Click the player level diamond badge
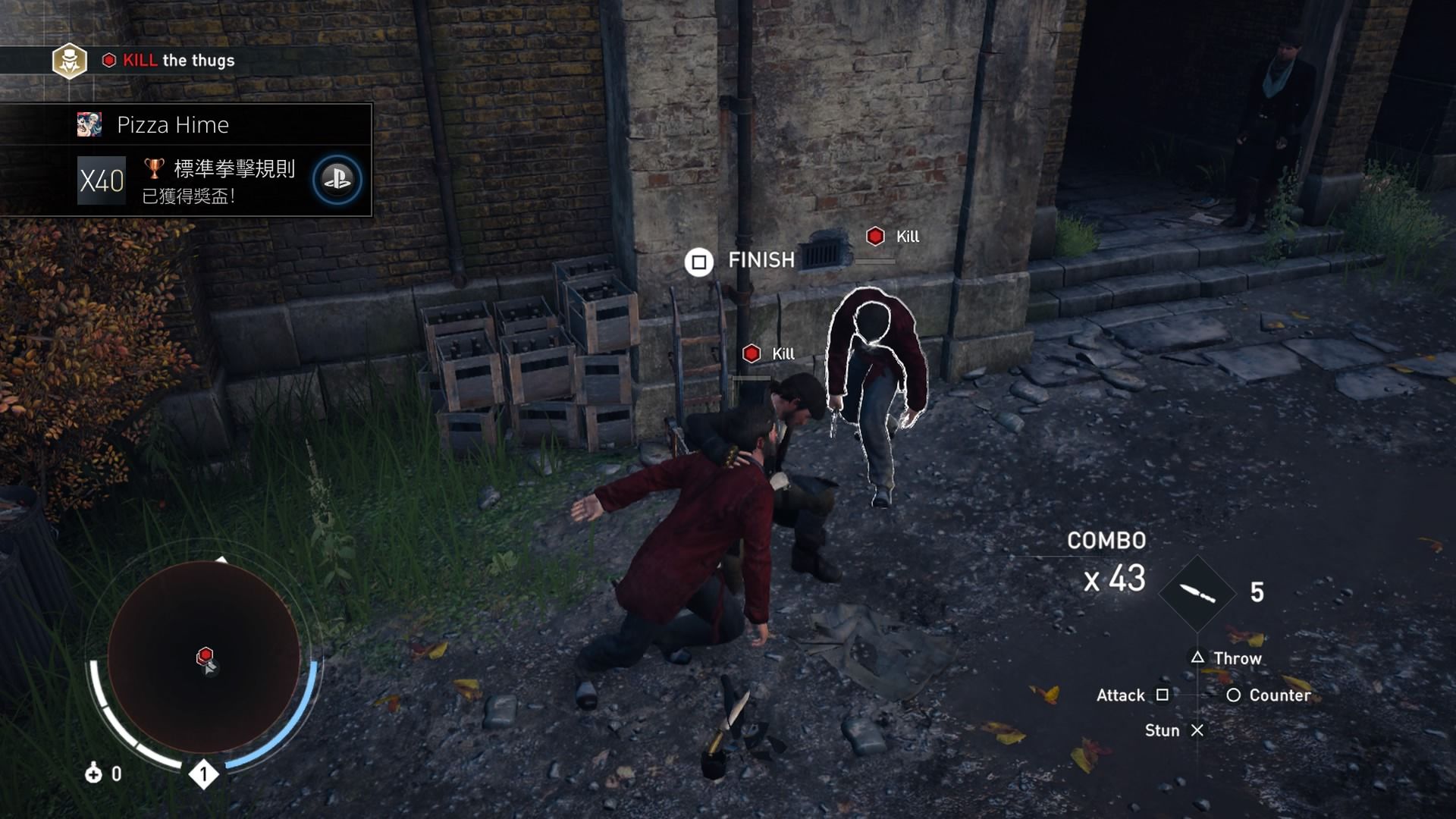 (x=203, y=774)
